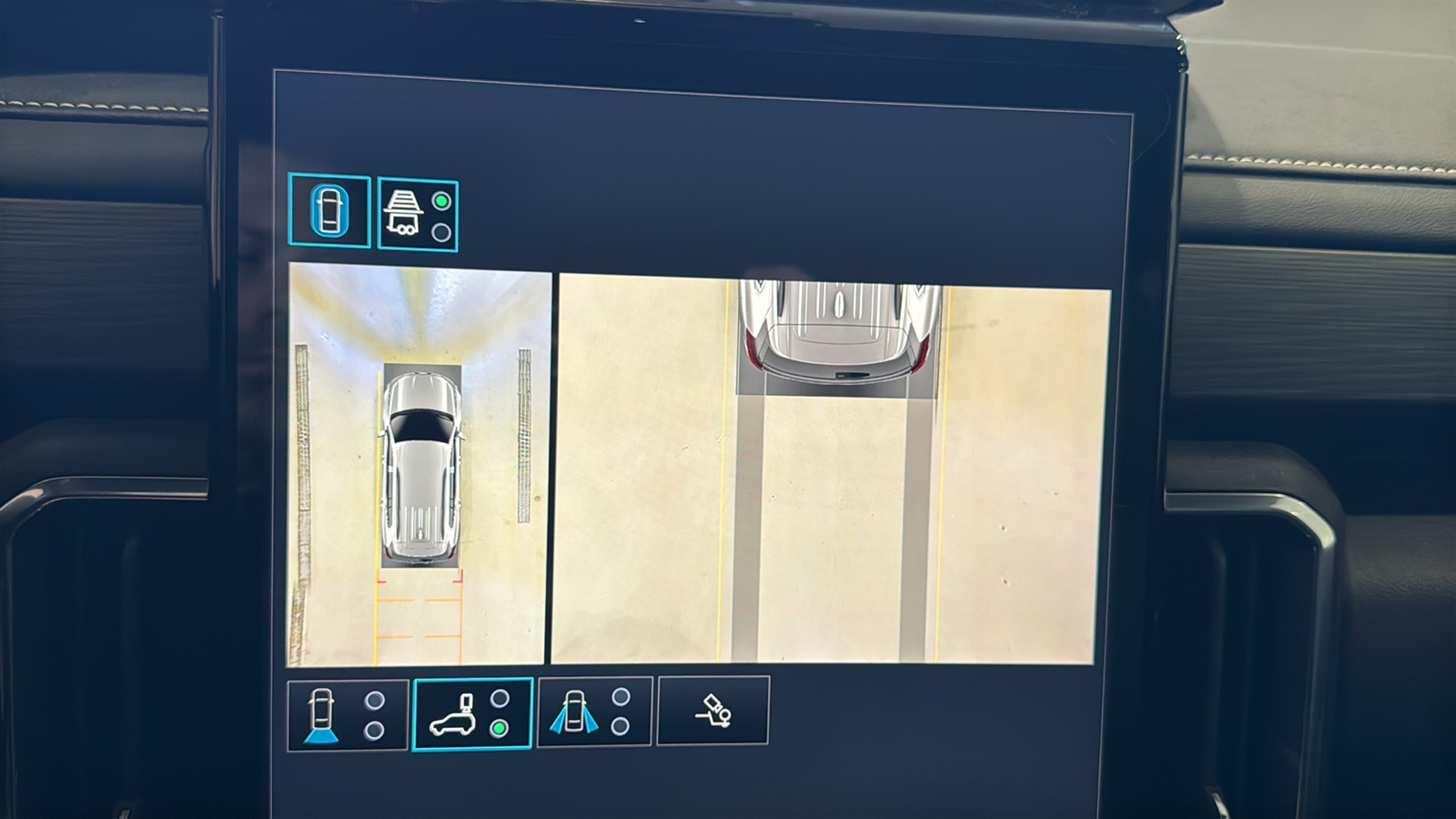
Task: Enable the lower radio in the trailer panel
Action: 443,232
